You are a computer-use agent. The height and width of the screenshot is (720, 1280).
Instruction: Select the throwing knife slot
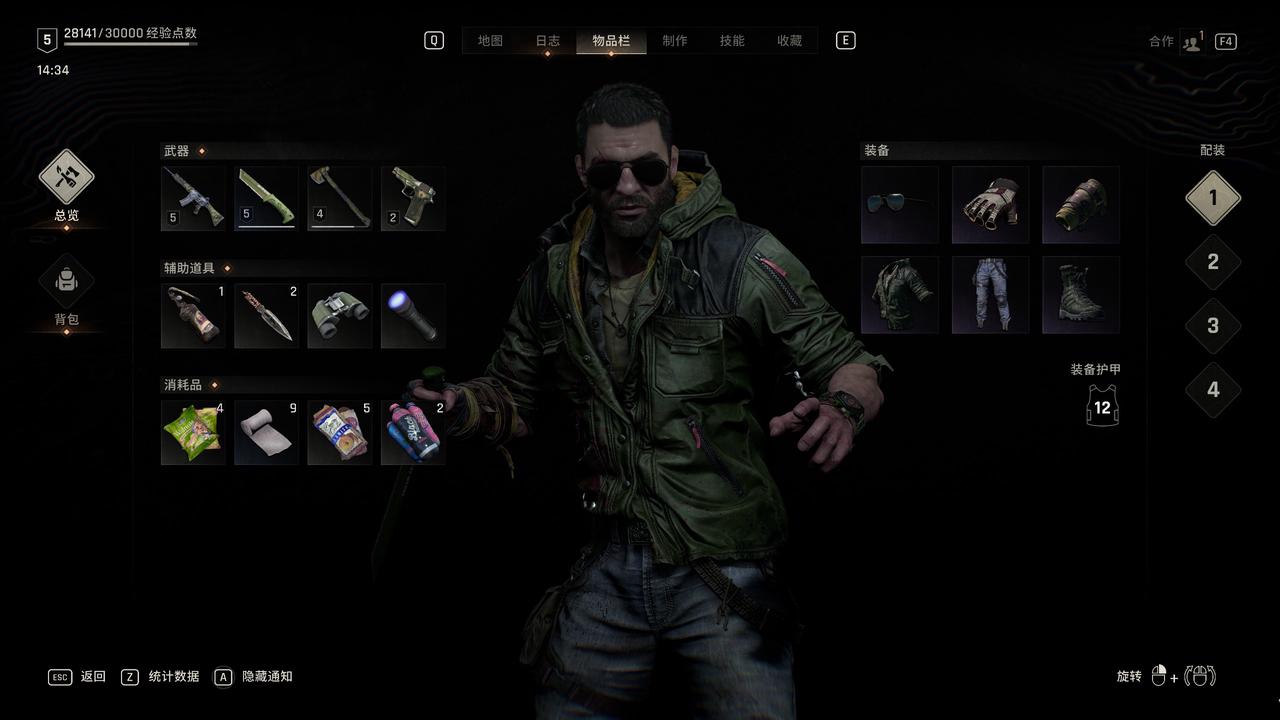(266, 316)
